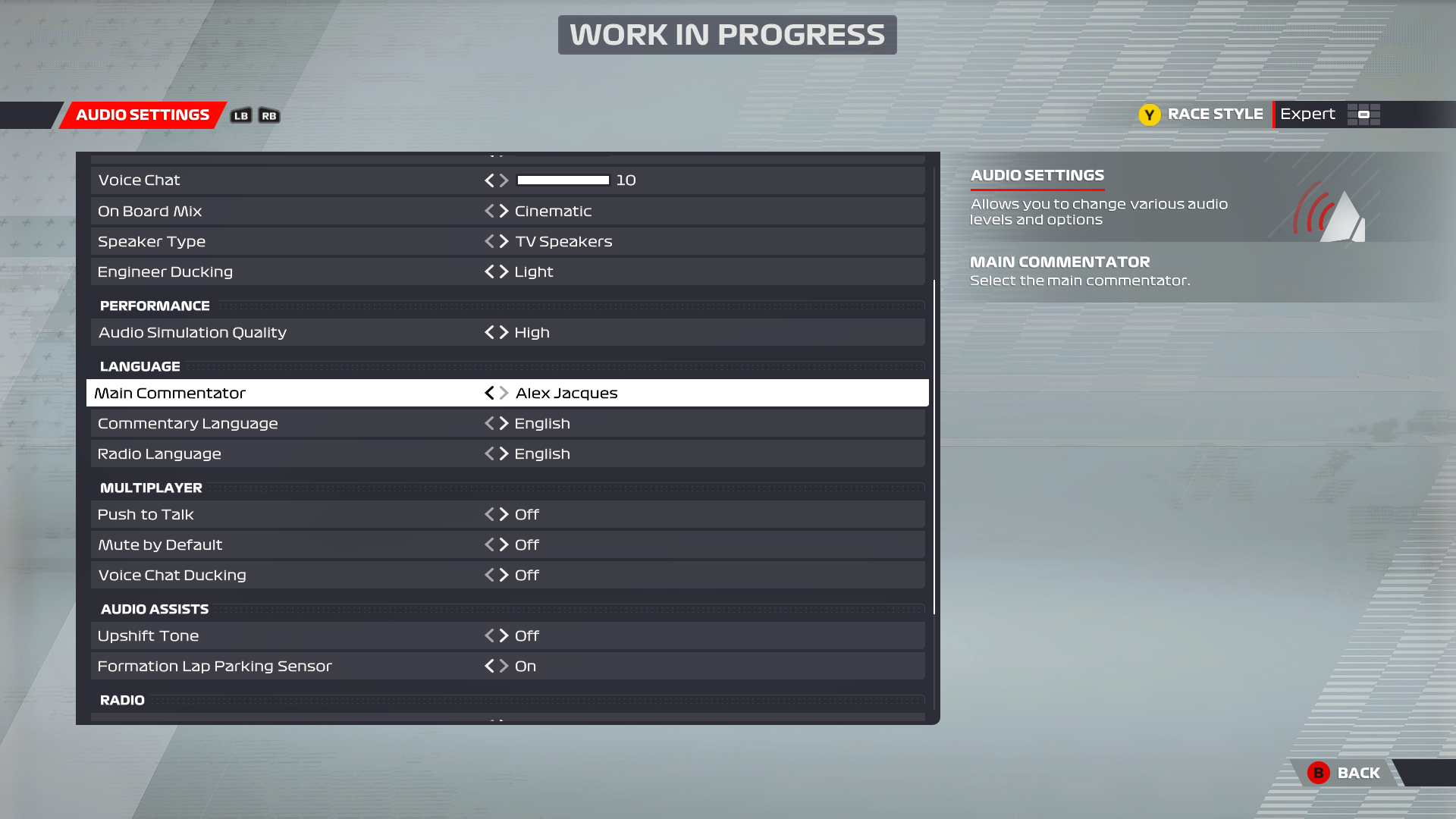
Task: Select the Audio Settings tab
Action: coord(141,115)
